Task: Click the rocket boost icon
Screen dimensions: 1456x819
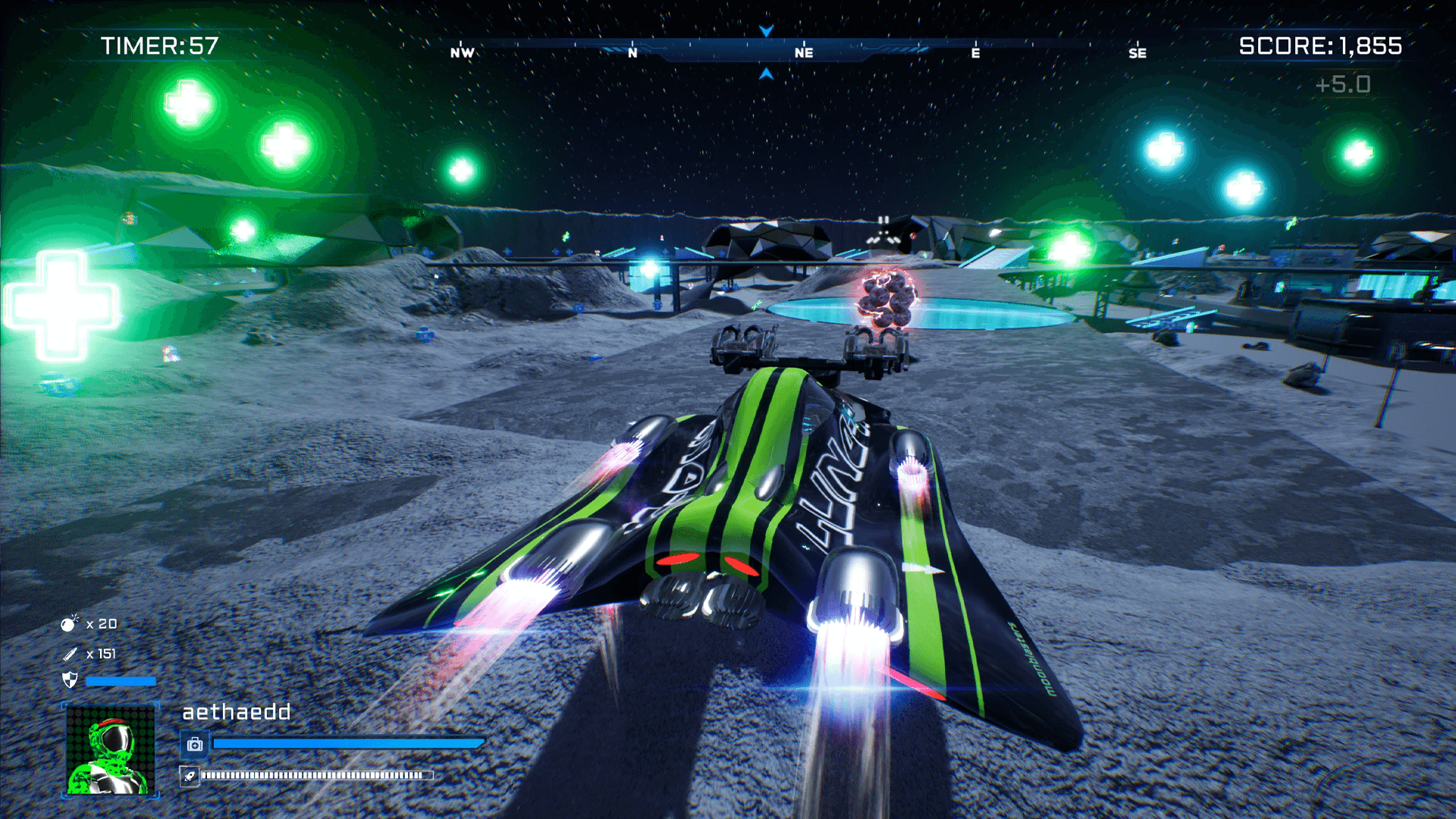Action: 190,776
